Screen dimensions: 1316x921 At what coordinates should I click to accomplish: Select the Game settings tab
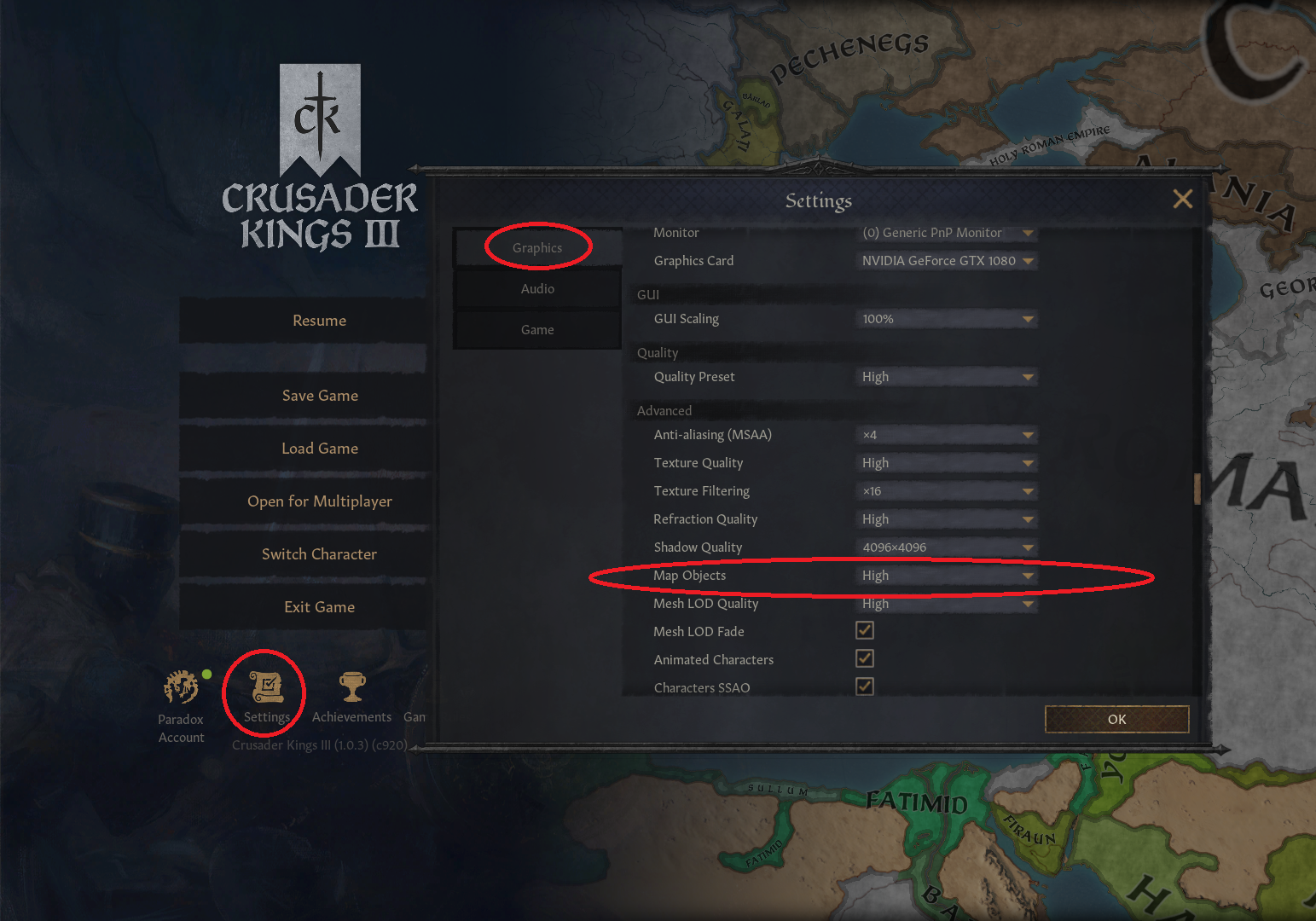pos(537,329)
